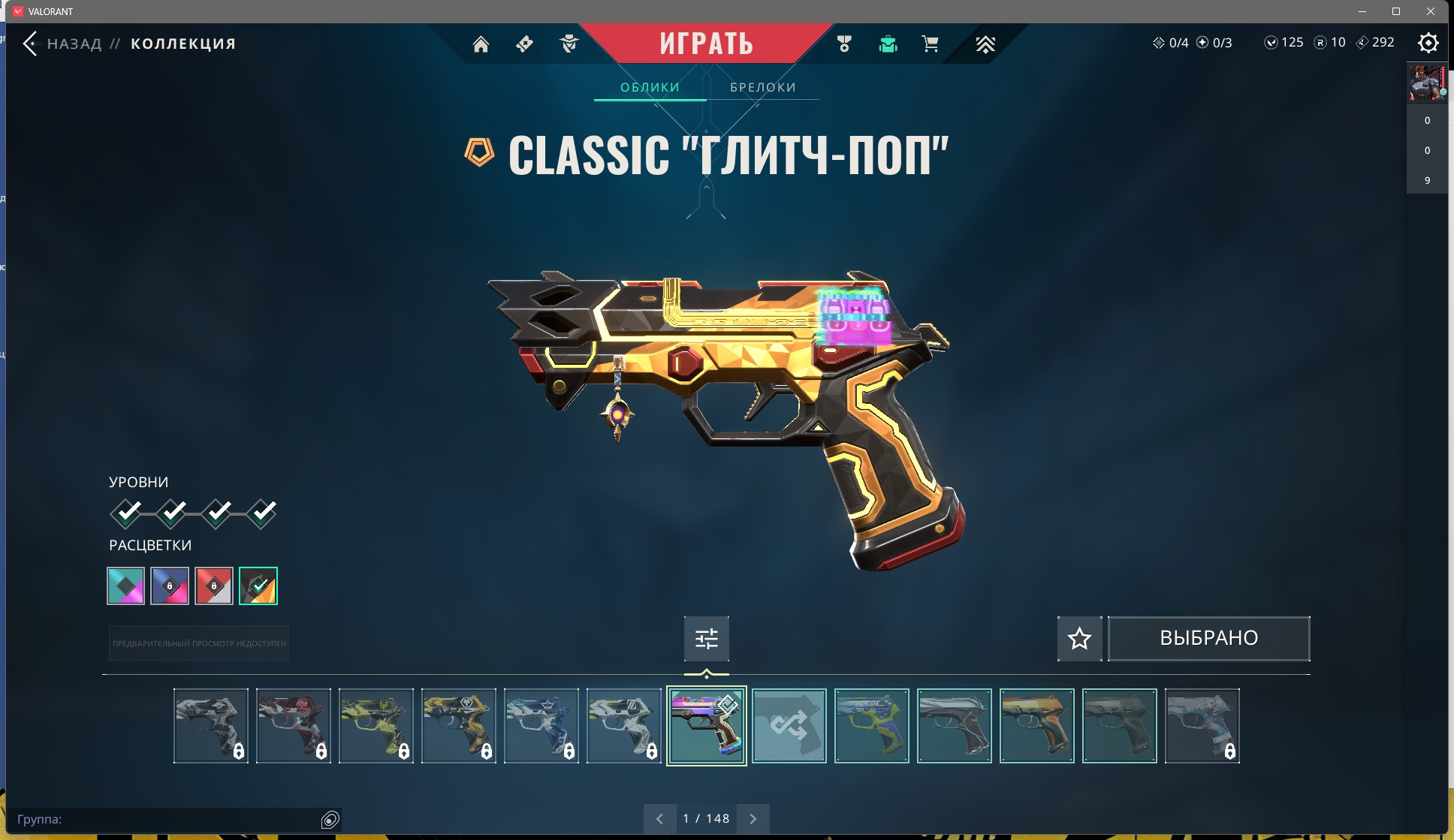Switch to the БРЕЛОКИ tab
Viewport: 1454px width, 840px height.
click(762, 87)
